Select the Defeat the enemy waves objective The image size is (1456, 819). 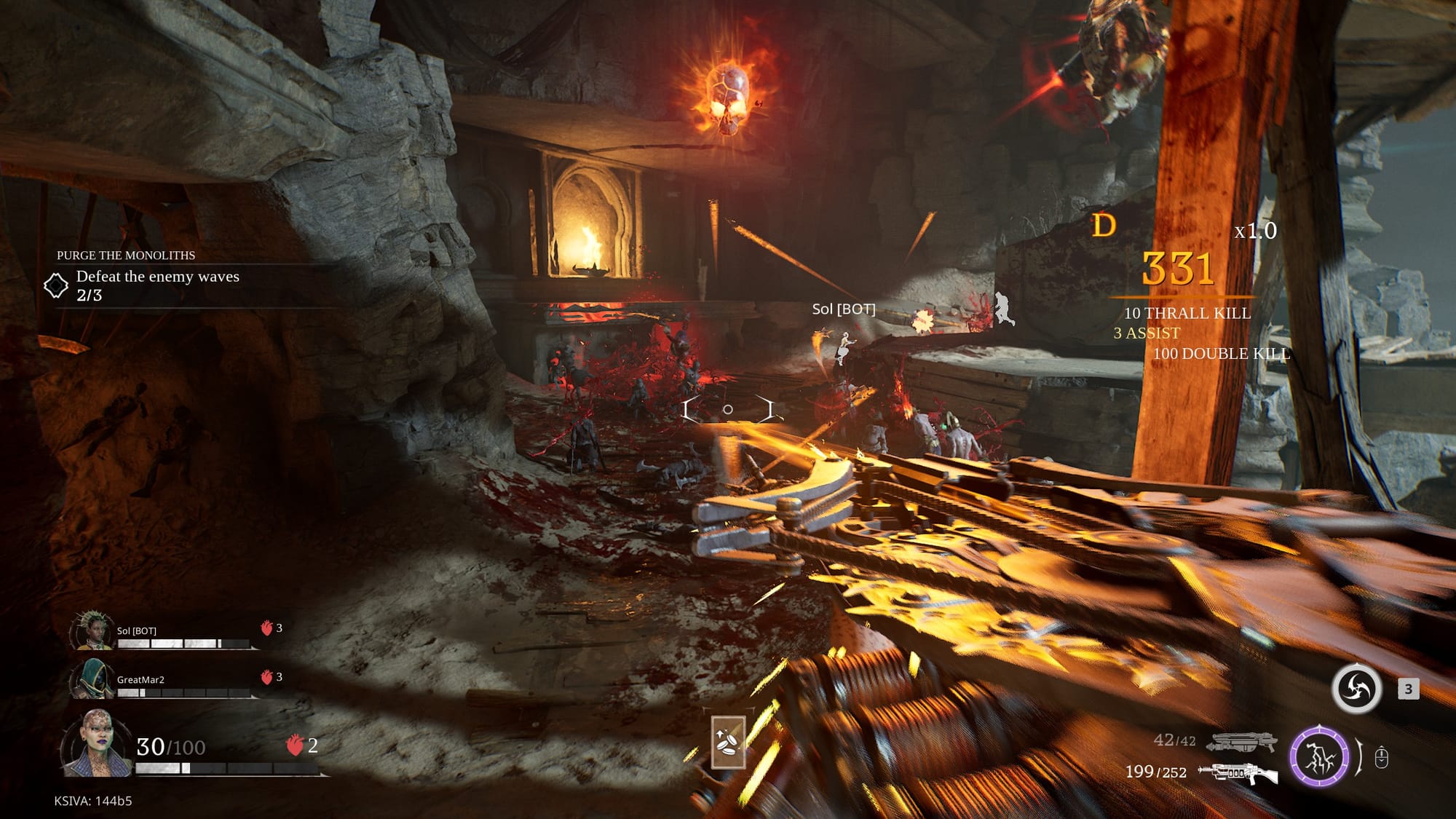point(157,277)
